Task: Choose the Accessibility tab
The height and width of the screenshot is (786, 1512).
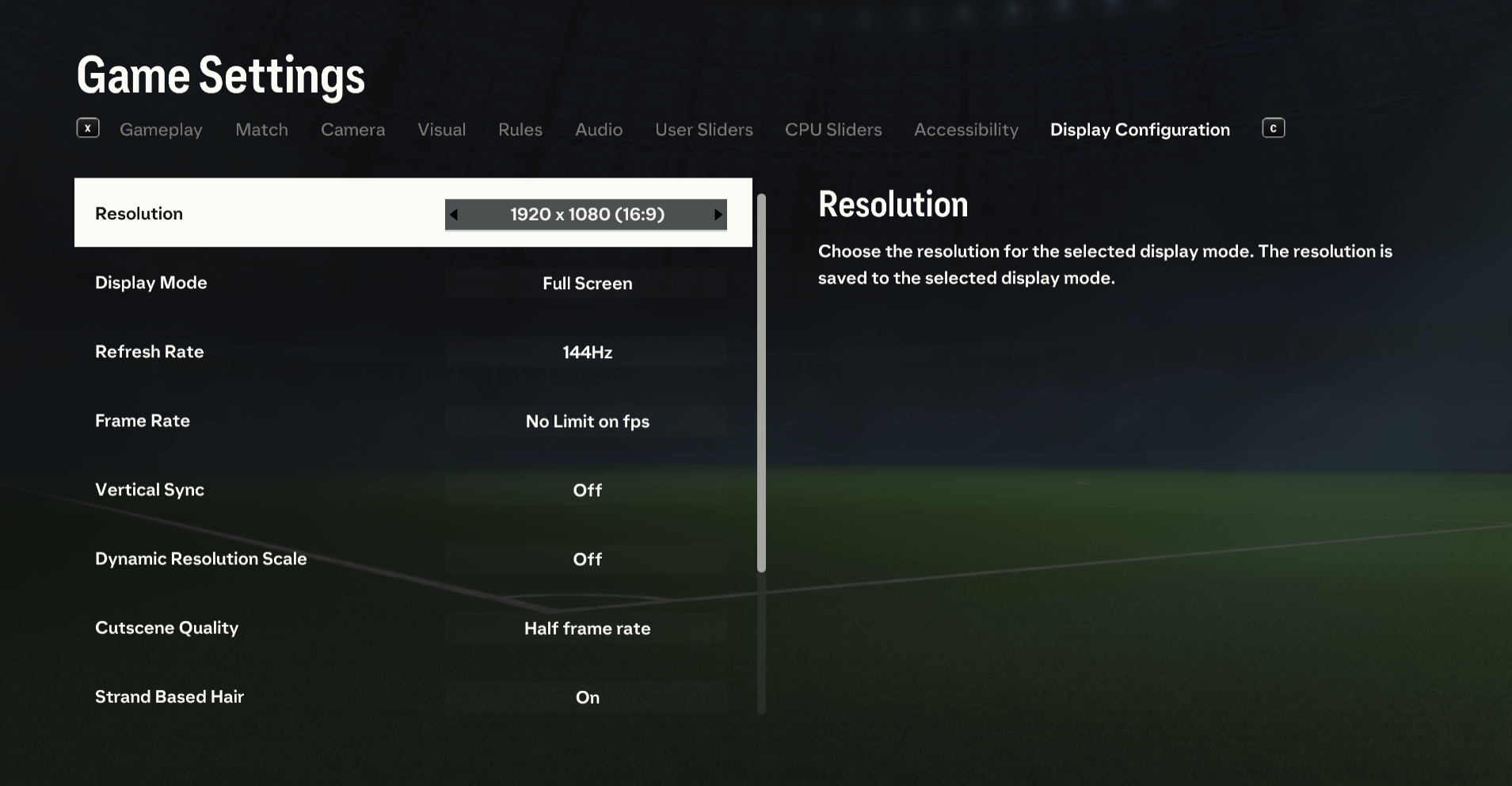Action: click(966, 130)
